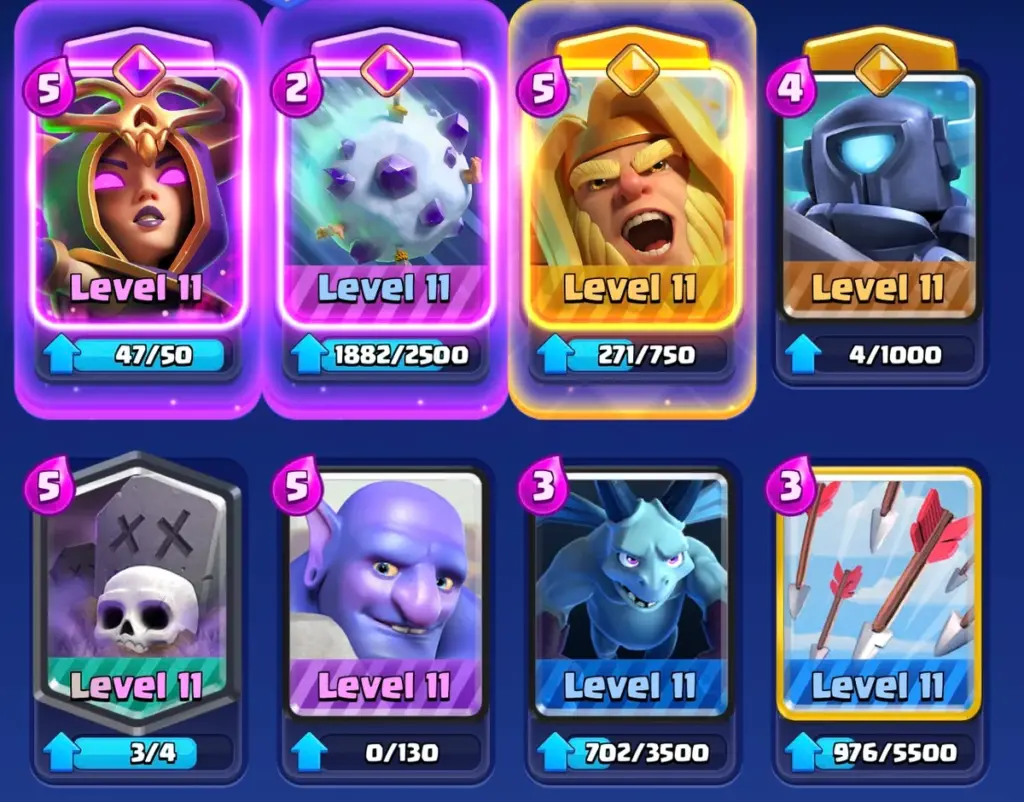Viewport: 1024px width, 802px height.
Task: Click the 1882/2500 upgrade progress bar
Action: (385, 354)
